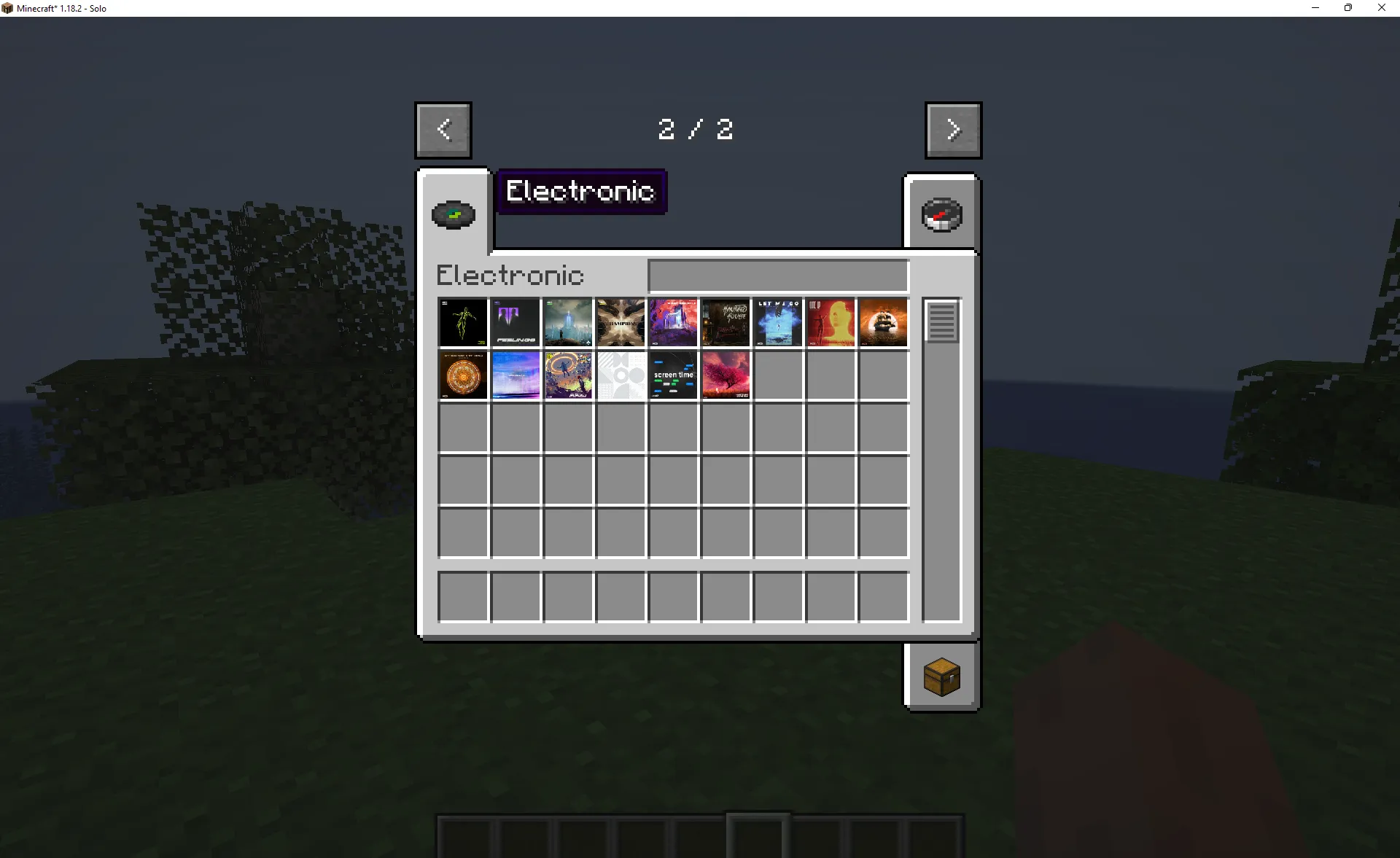Select the golden mandala album cover

click(463, 375)
